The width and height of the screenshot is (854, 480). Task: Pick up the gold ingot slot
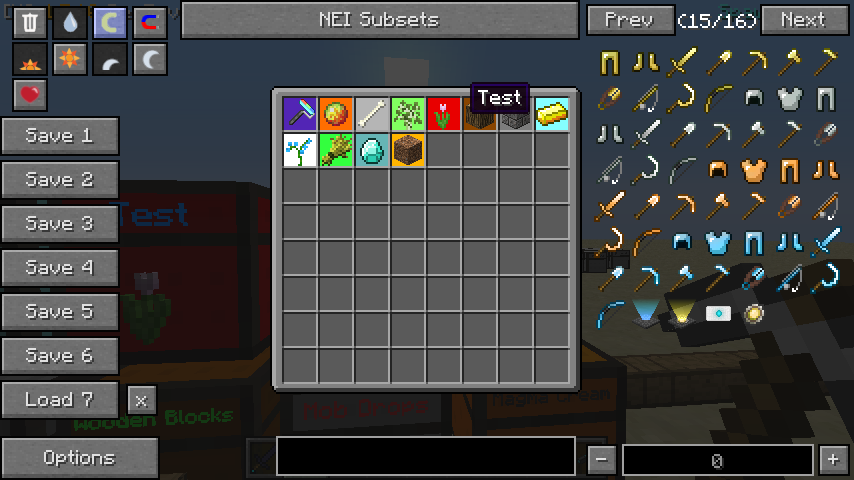[x=552, y=115]
